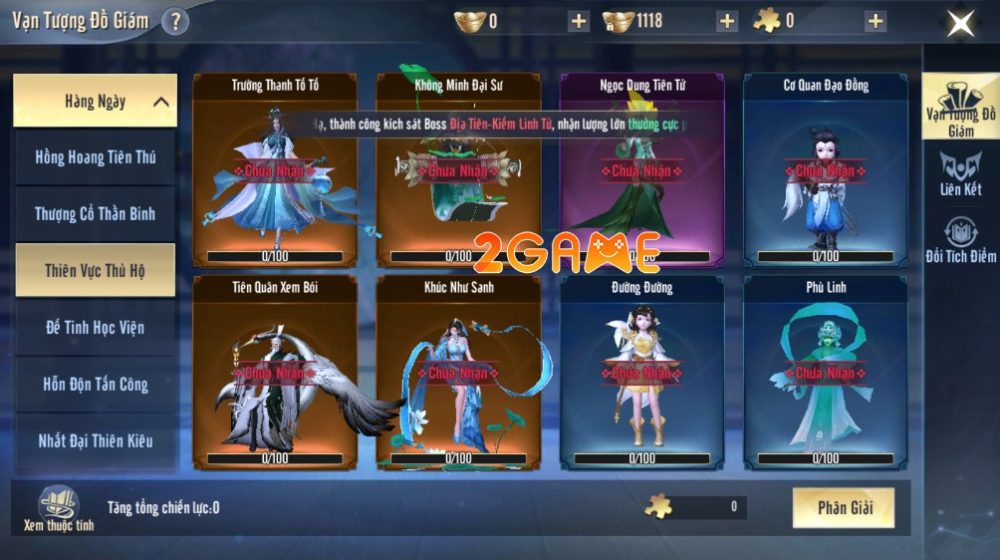View the Phù Linh card

click(x=826, y=372)
